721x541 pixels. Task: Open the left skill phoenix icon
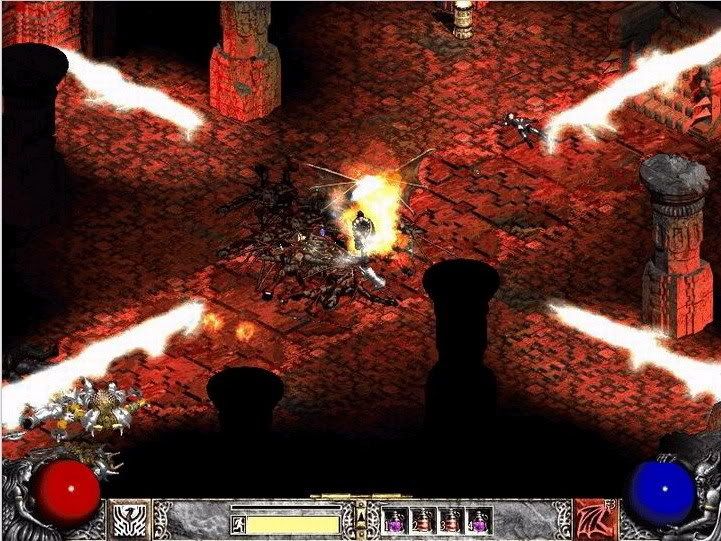coord(129,519)
